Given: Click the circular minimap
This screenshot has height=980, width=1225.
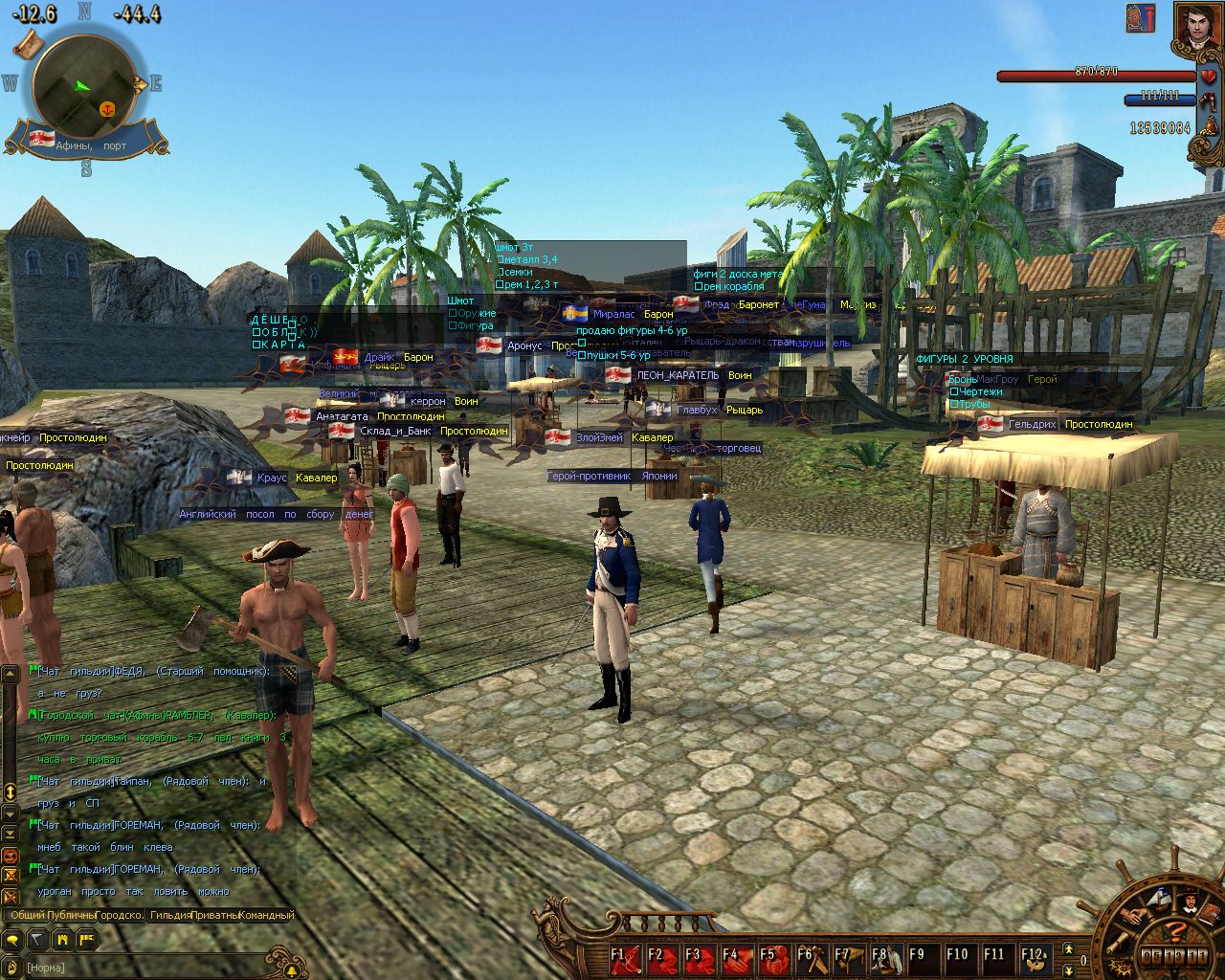Looking at the screenshot, I should pyautogui.click(x=84, y=86).
